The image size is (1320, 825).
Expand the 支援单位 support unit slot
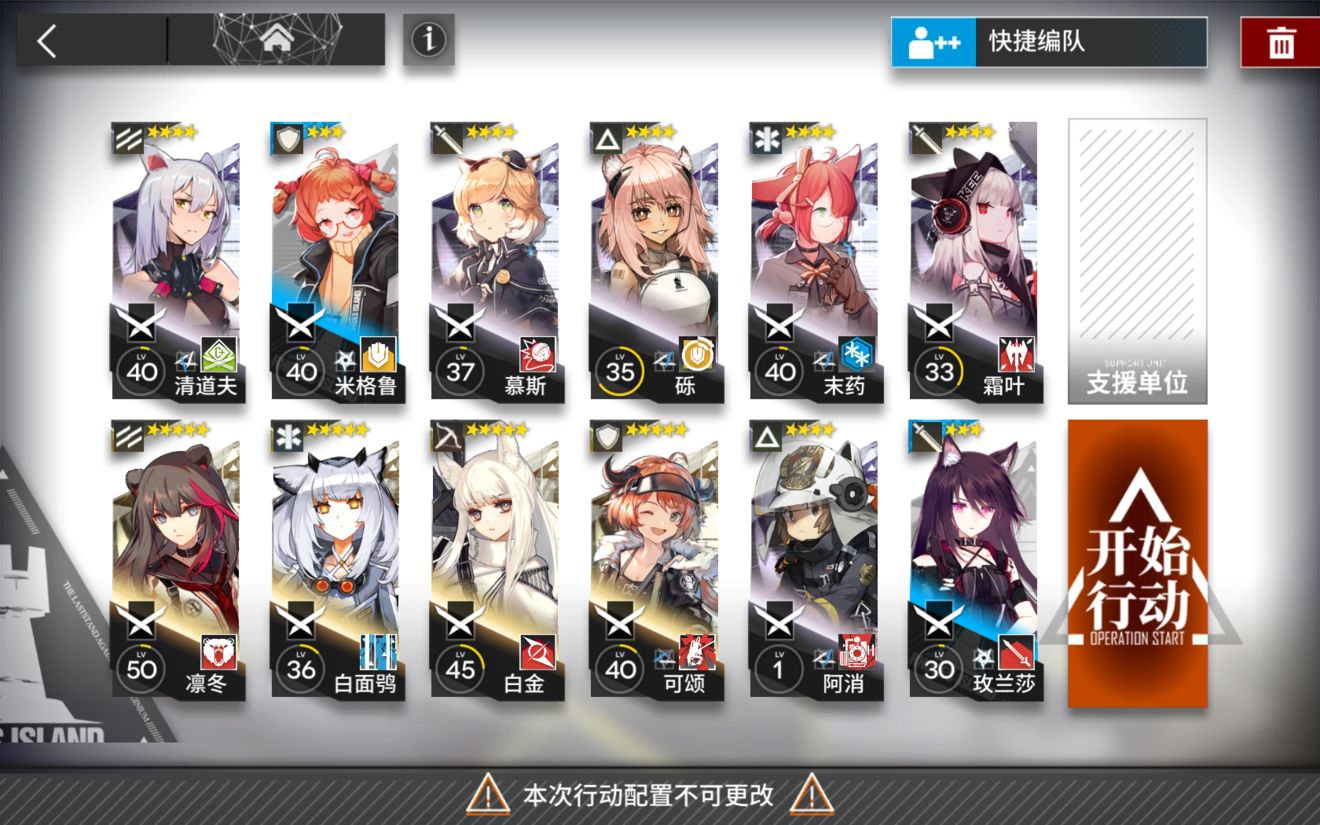click(x=1137, y=260)
